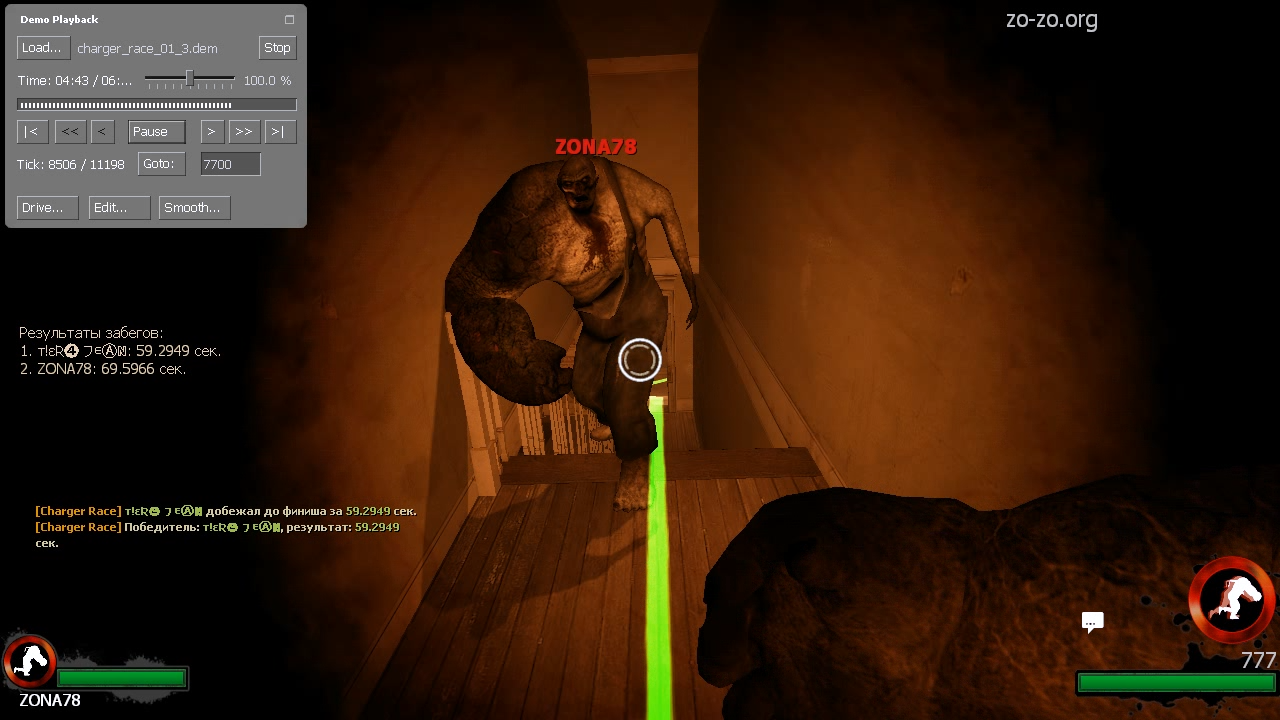Click the Load... demo button

click(41, 48)
